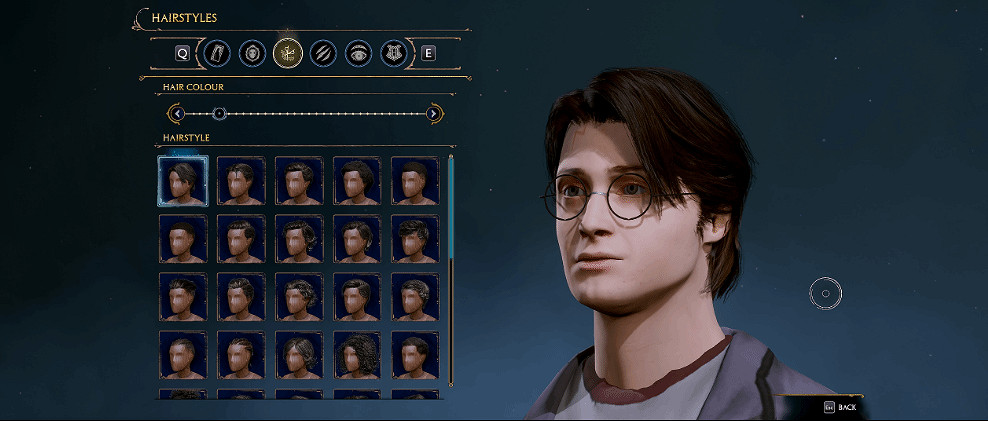Open the presets tab with the card icon

pos(218,53)
